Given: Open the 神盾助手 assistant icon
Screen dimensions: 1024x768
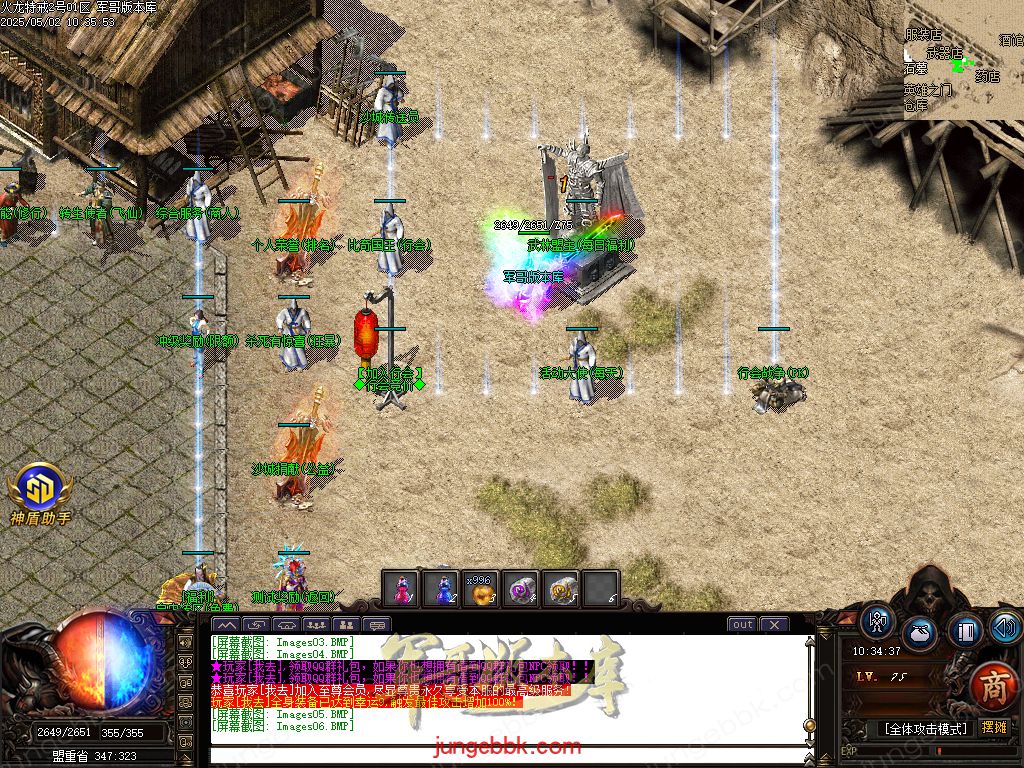Looking at the screenshot, I should coord(40,488).
